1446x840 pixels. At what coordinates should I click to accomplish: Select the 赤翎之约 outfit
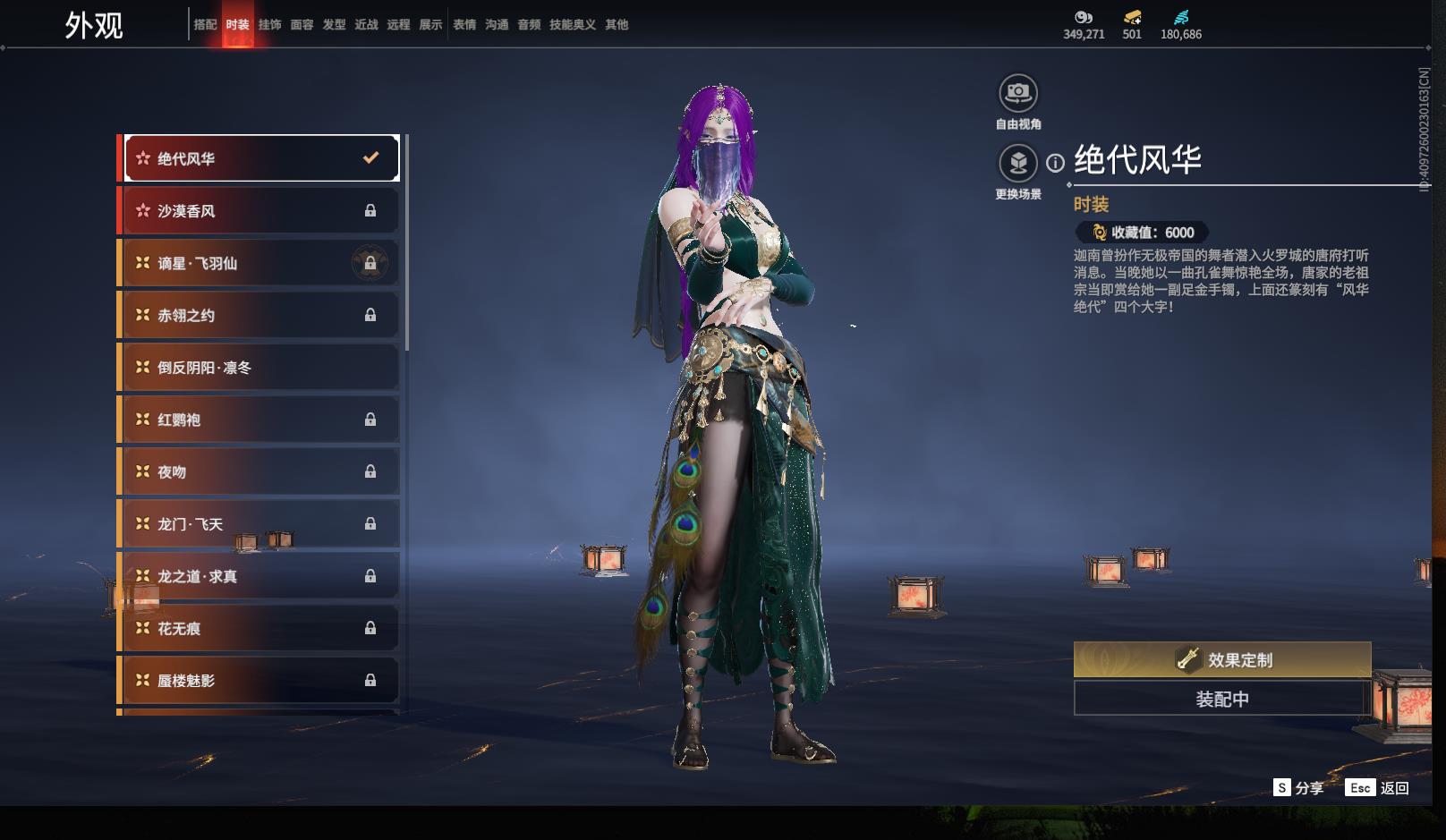coord(259,315)
